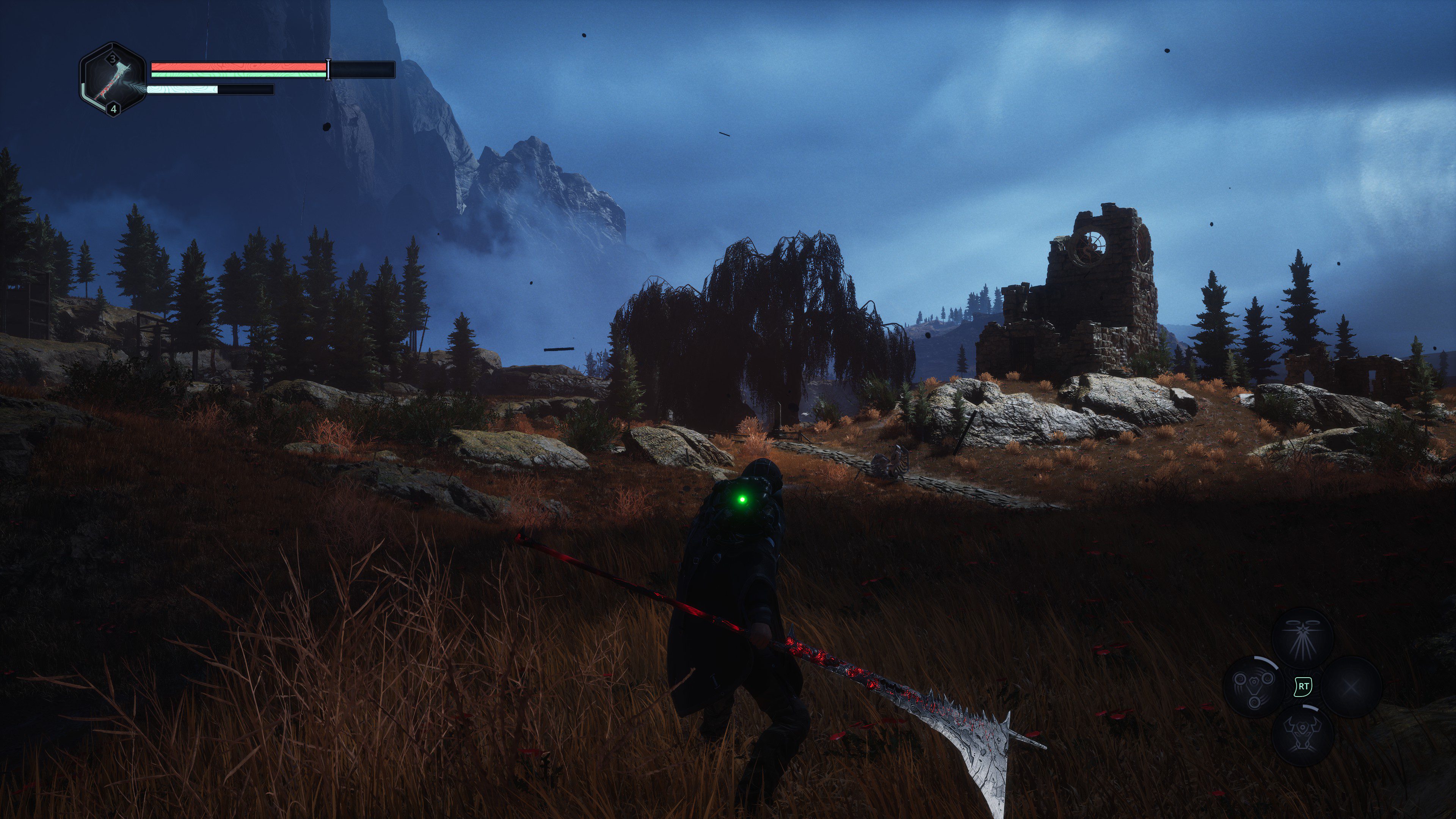Use the horned bull head ability
The width and height of the screenshot is (1456, 819).
(x=1302, y=735)
